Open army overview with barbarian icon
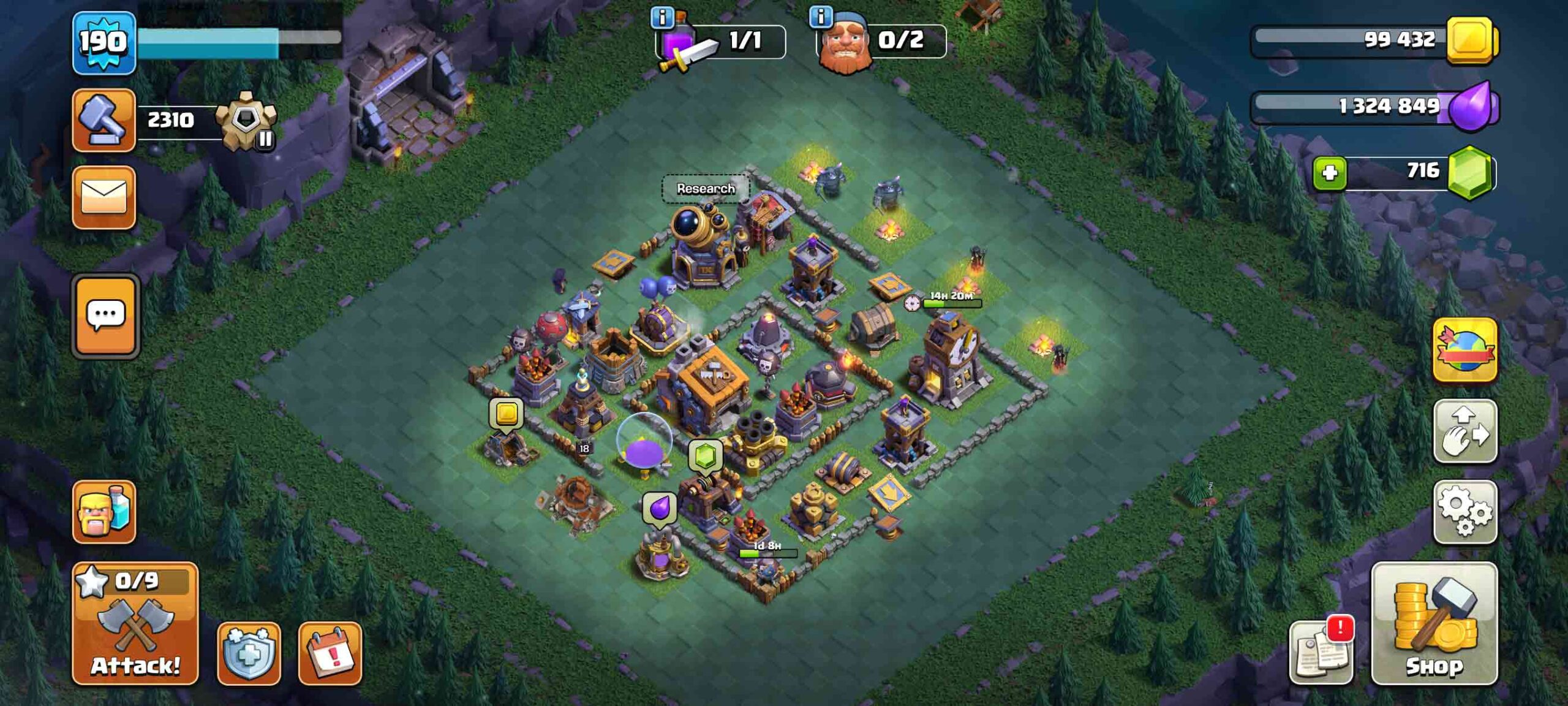Screen dimensions: 1568x706 pos(104,512)
